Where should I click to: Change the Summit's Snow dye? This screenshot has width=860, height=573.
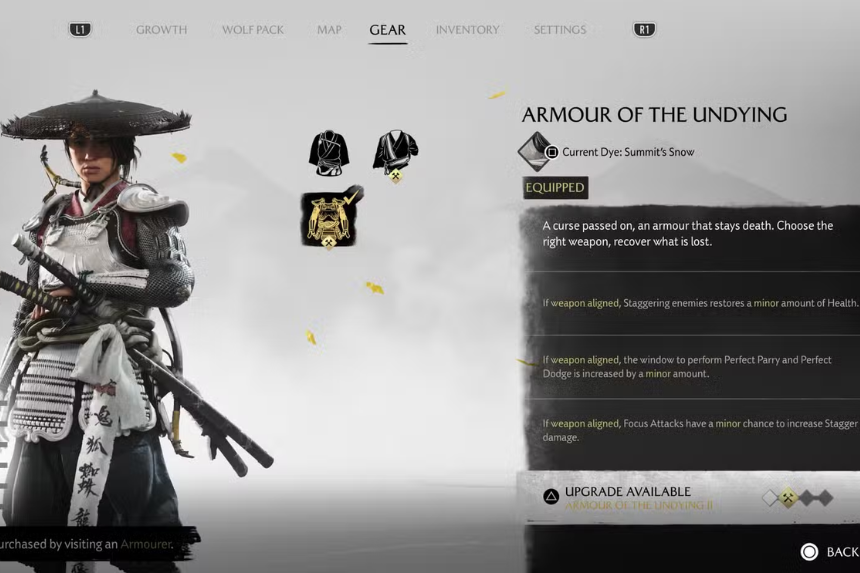pos(538,152)
